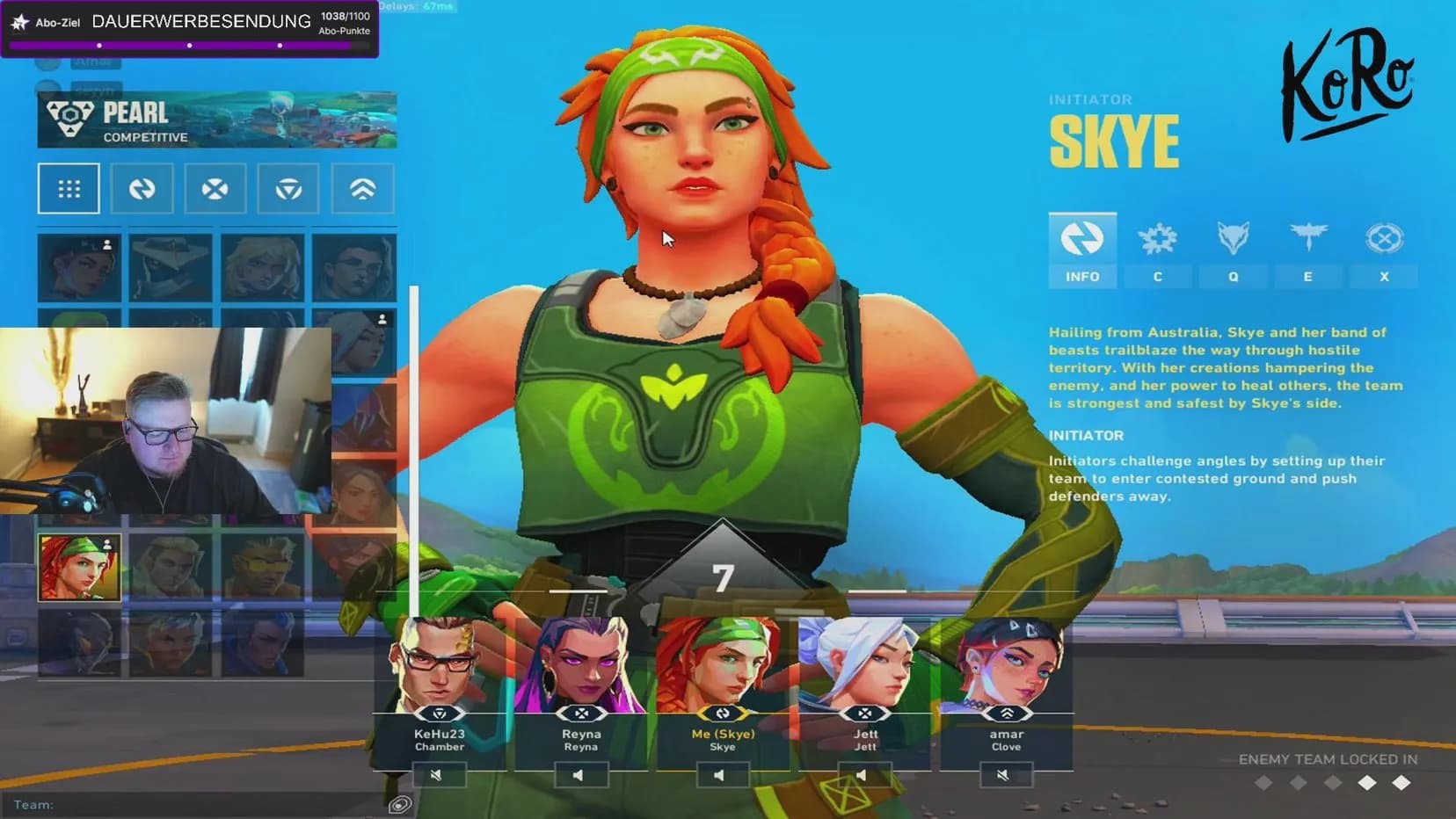Viewport: 1456px width, 819px height.
Task: Filter agents by the Duelist role
Action: pos(215,188)
